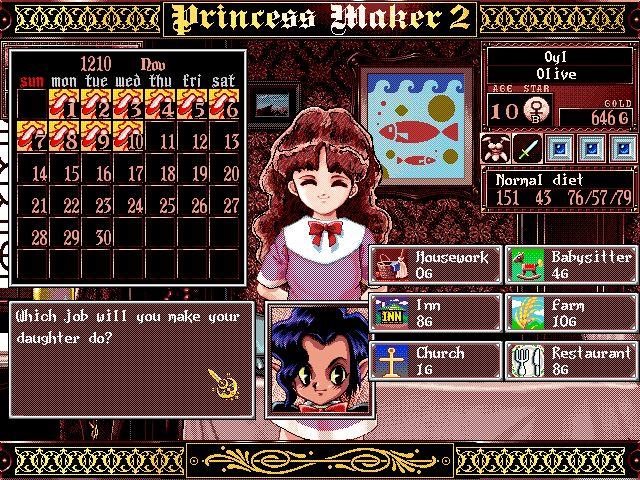Image resolution: width=640 pixels, height=480 pixels.
Task: Select the Babysitter job
Action: click(570, 265)
